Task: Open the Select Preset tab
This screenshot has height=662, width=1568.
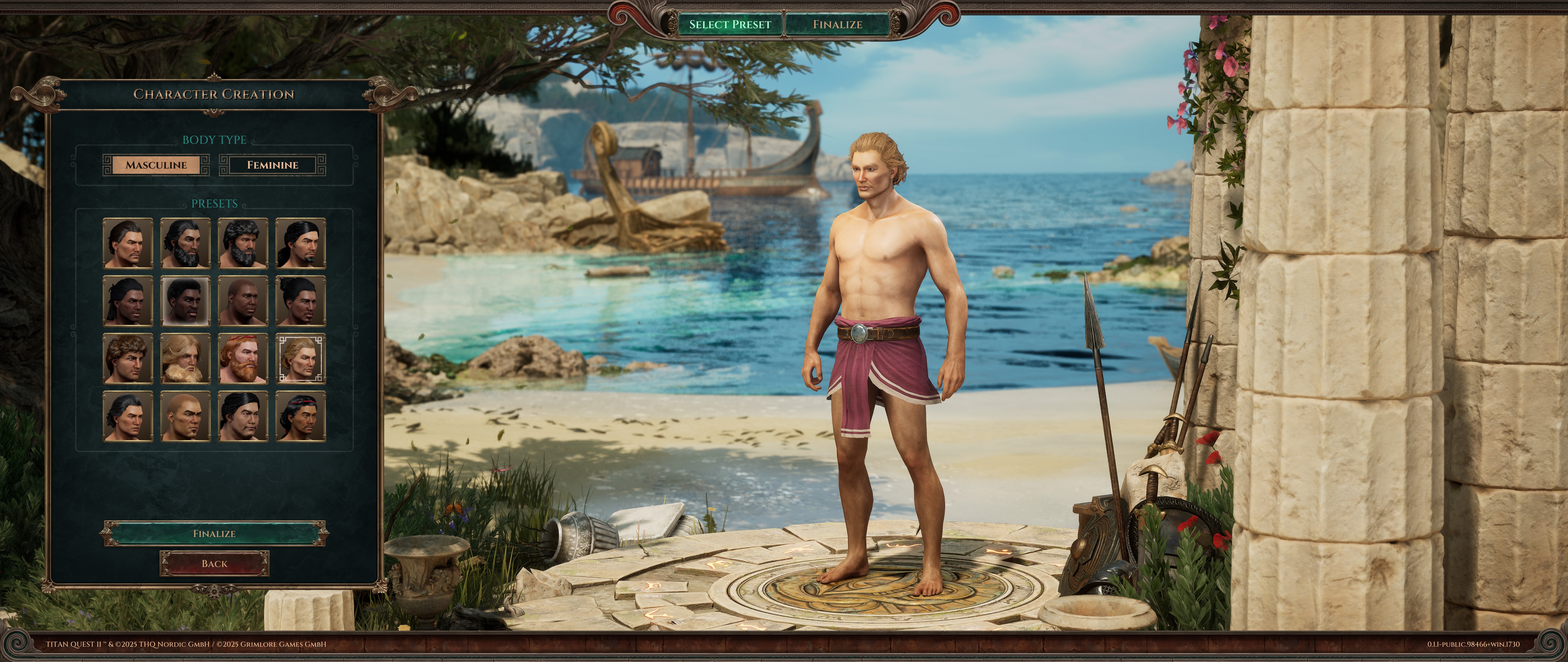Action: tap(730, 25)
